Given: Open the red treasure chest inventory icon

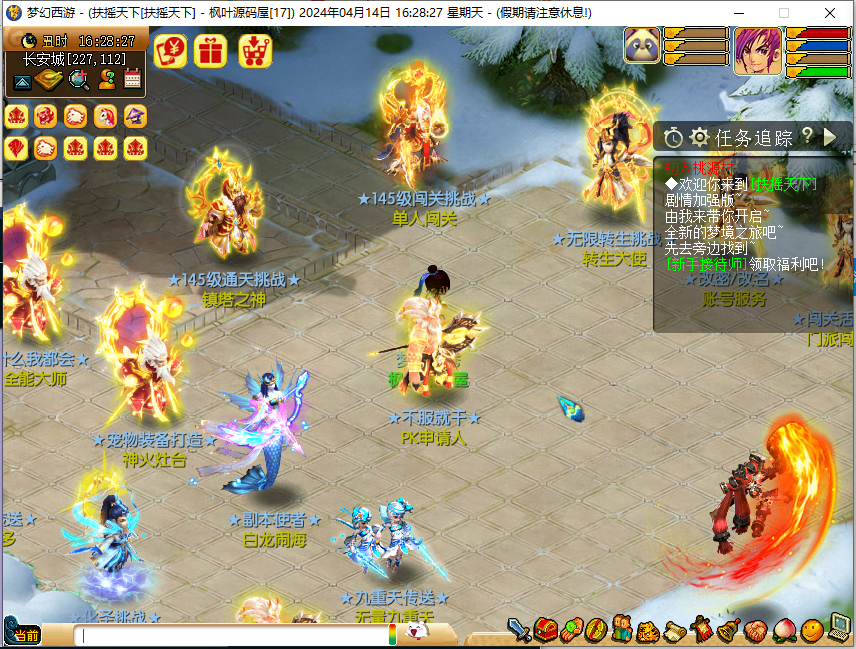Looking at the screenshot, I should click(x=545, y=630).
